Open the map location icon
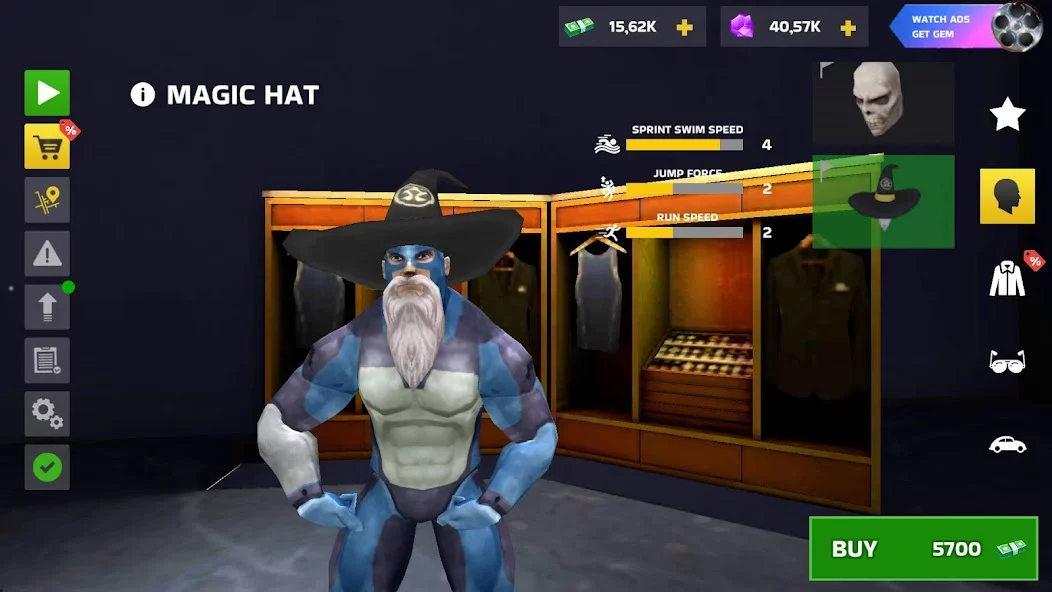Screen dimensions: 1052x592 47,200
